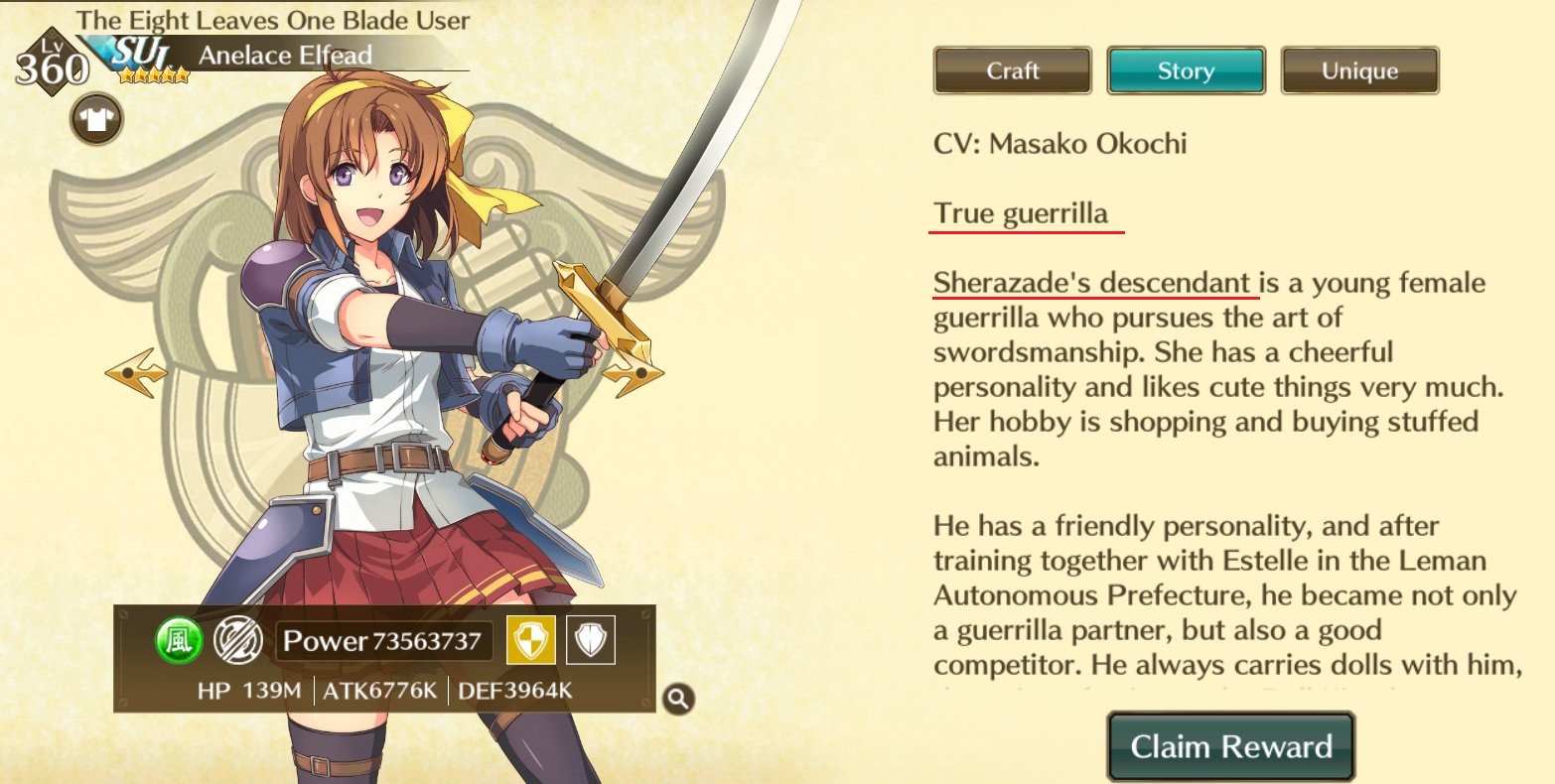Select the green wind element icon
Screen dimensions: 1555x784
[x=179, y=641]
